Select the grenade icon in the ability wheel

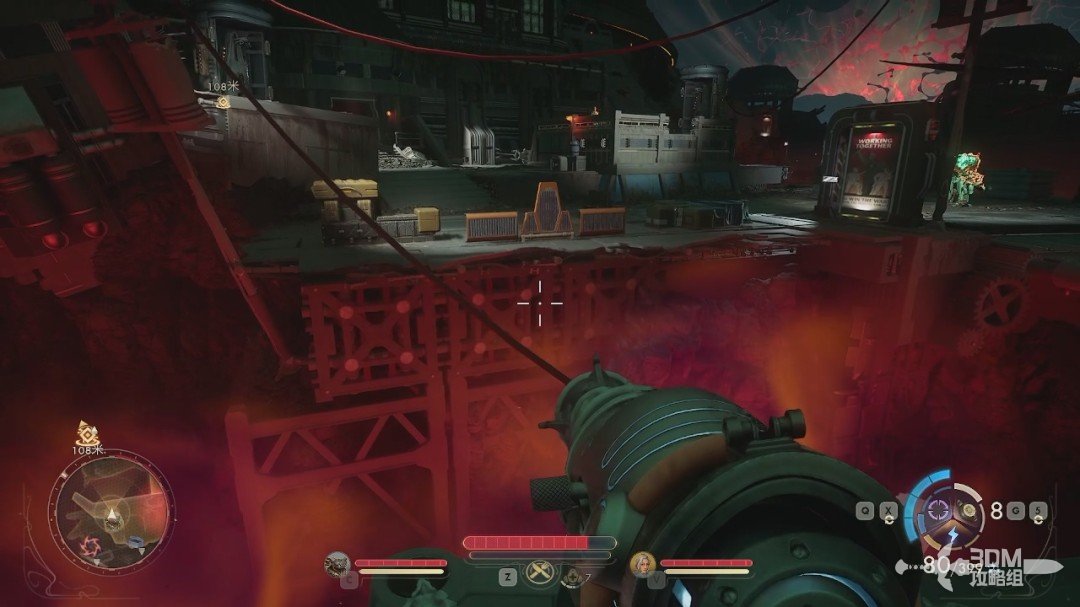click(x=968, y=510)
